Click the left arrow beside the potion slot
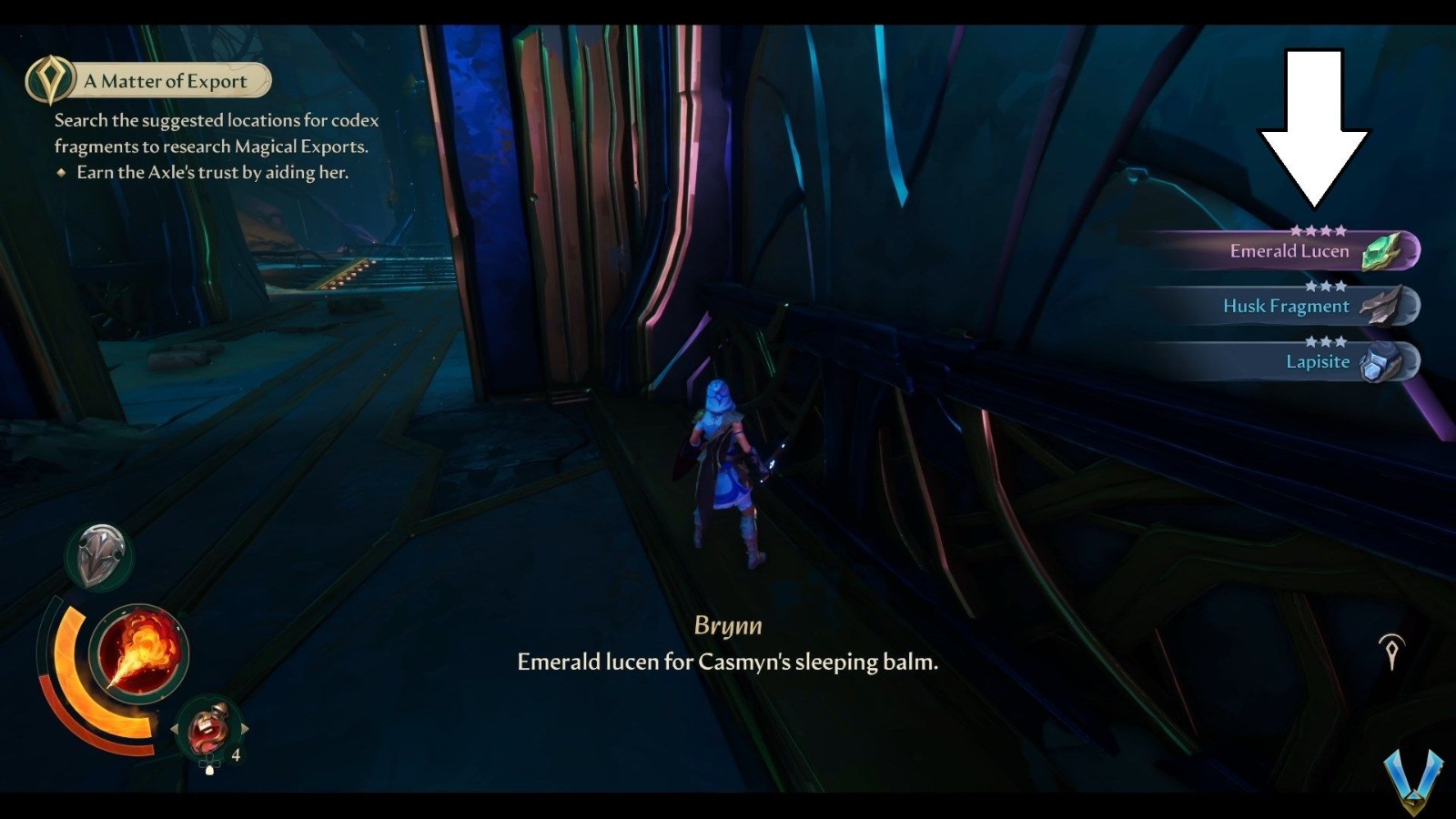Image resolution: width=1456 pixels, height=819 pixels. [x=174, y=727]
